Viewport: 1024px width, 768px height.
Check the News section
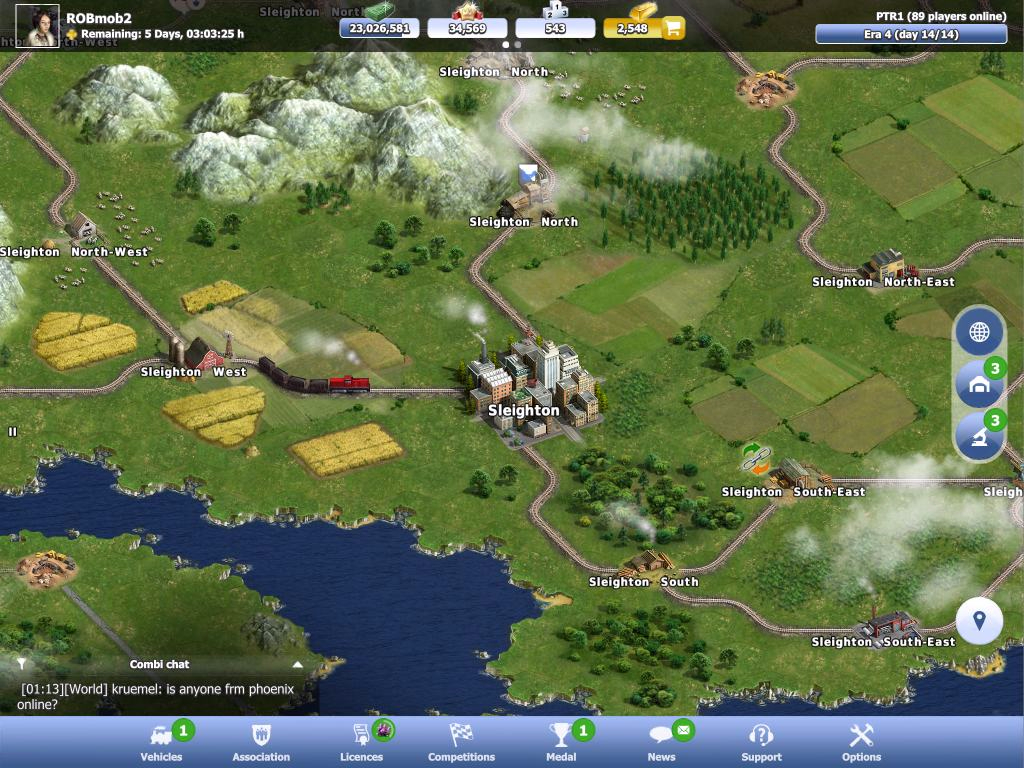pos(661,742)
